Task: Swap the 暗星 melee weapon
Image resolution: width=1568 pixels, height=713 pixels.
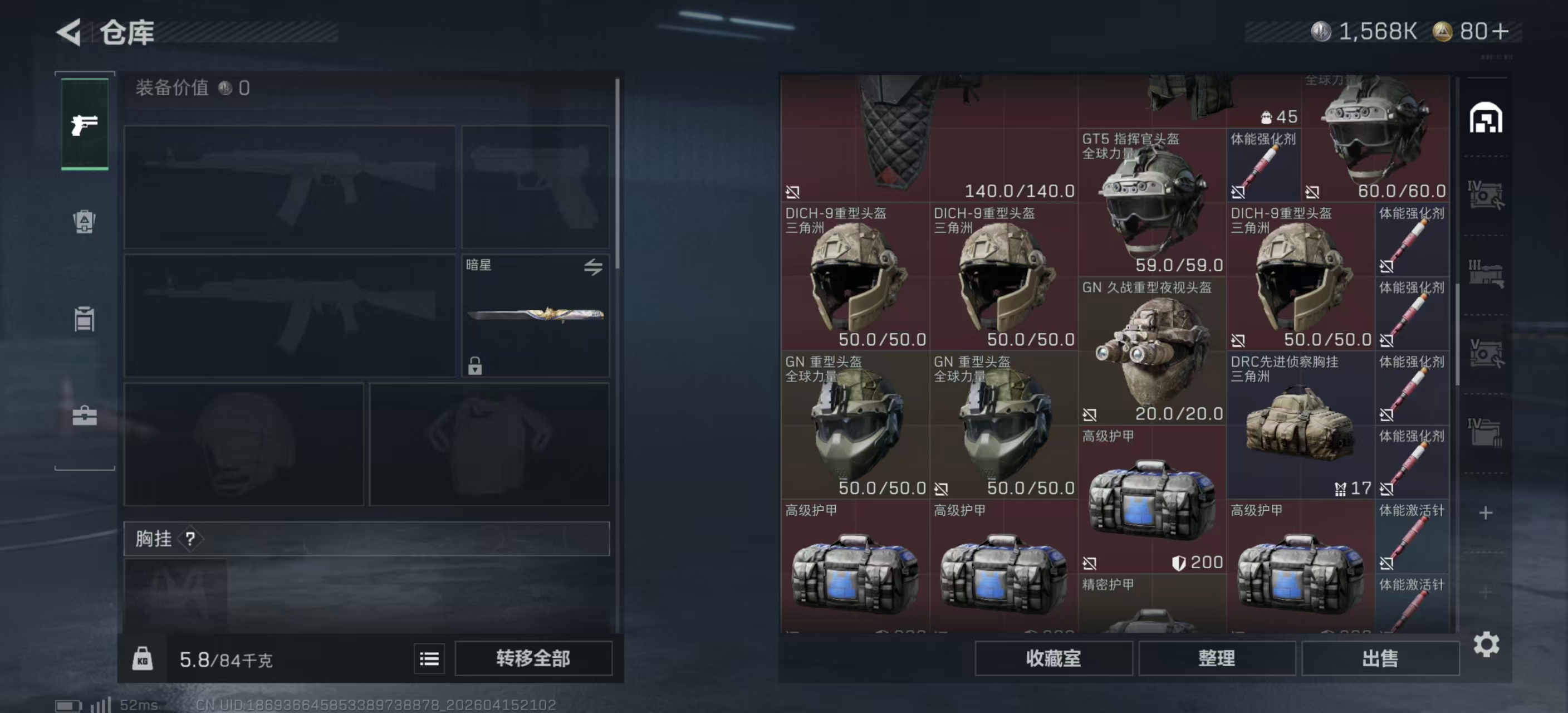Action: coord(593,267)
